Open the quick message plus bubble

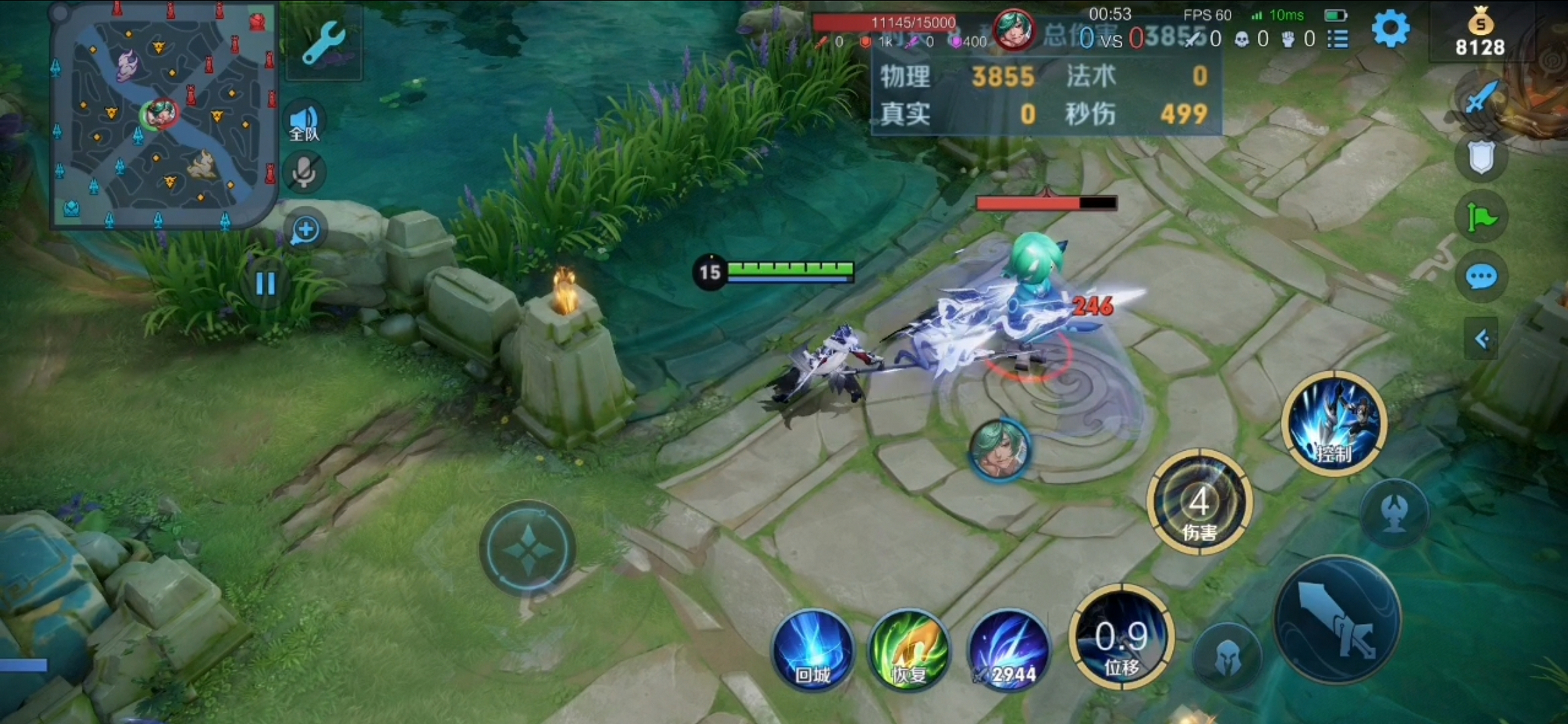pyautogui.click(x=305, y=230)
